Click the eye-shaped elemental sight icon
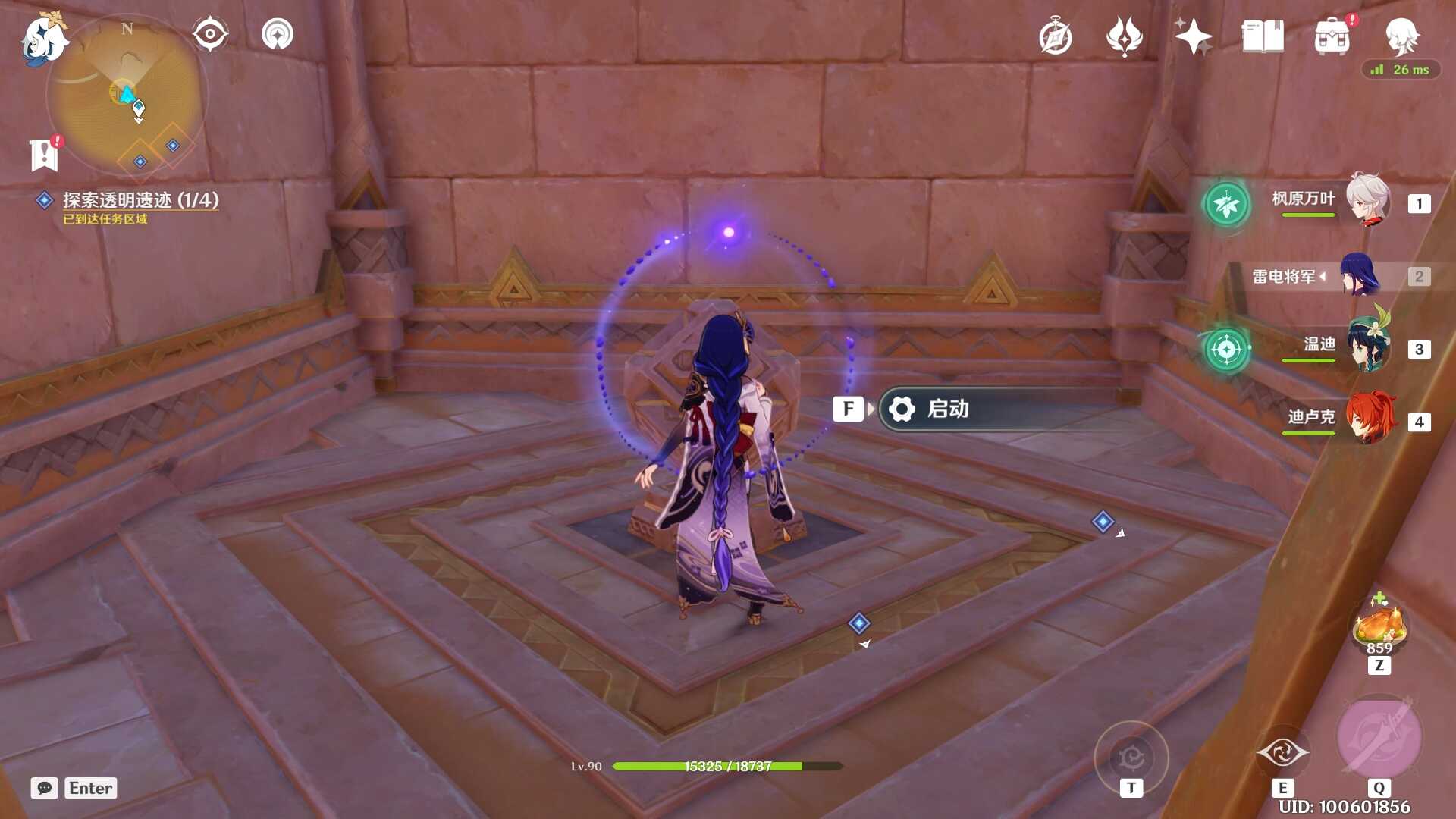Viewport: 1456px width, 819px height. pos(210,34)
